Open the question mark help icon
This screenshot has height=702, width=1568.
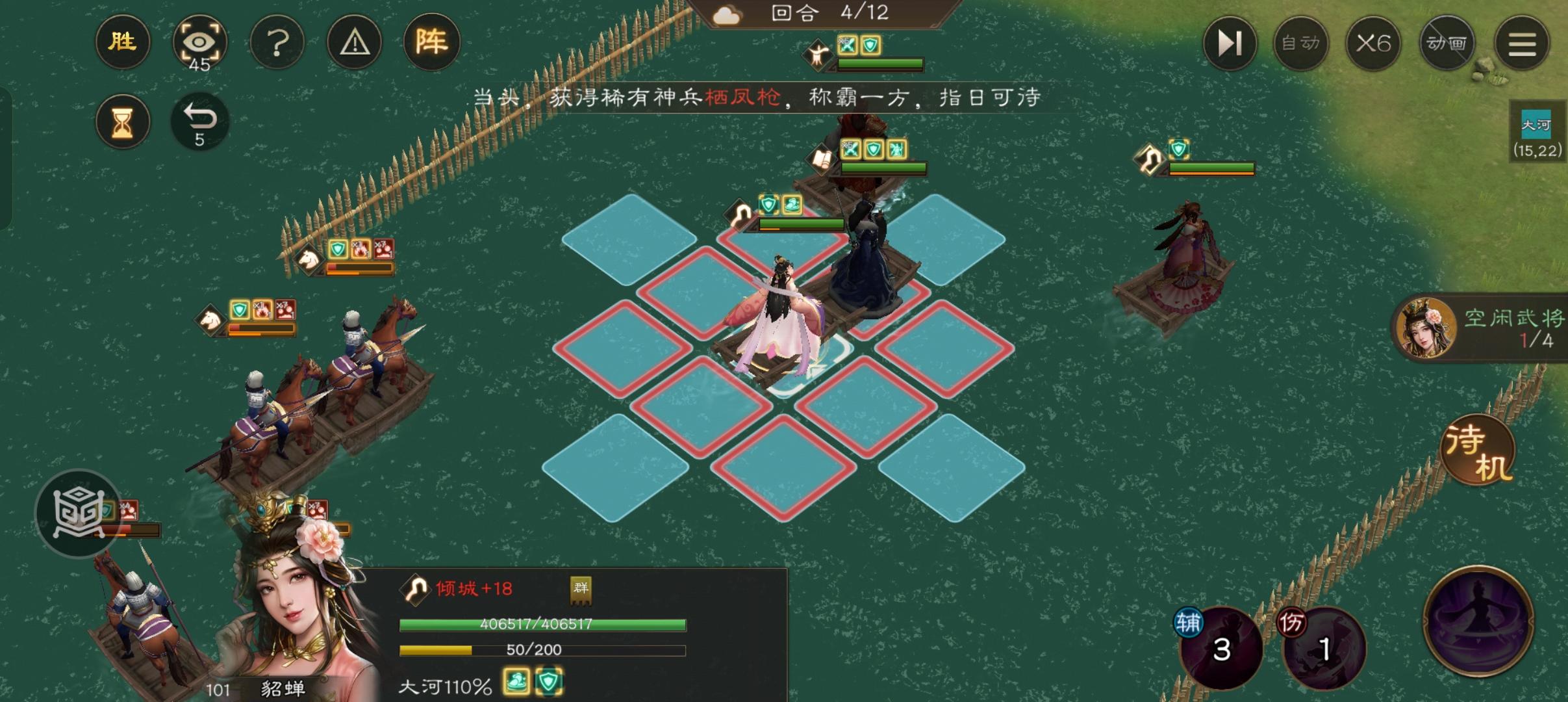coord(277,42)
